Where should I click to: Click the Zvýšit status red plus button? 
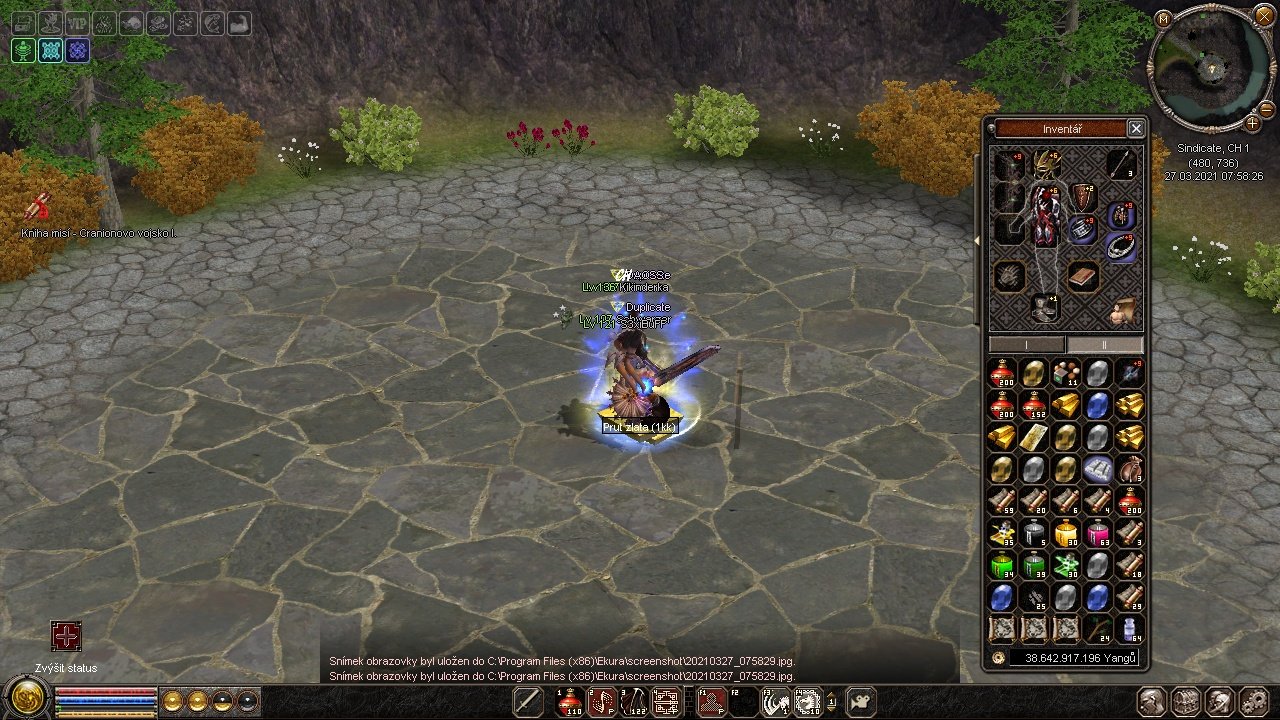(x=66, y=637)
